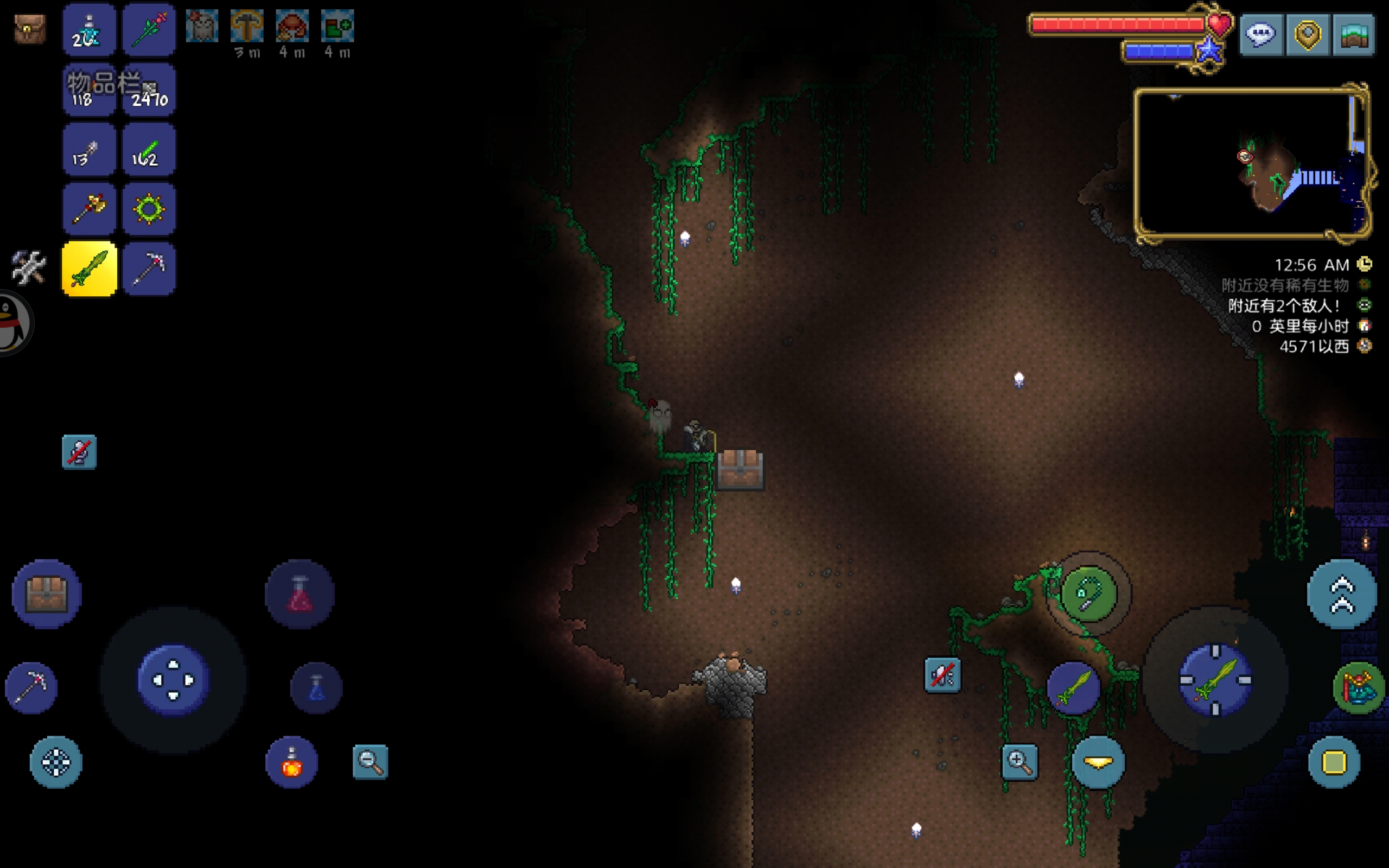Open the crossed tools settings icon
Screen dimensions: 1389x868
pyautogui.click(x=29, y=267)
